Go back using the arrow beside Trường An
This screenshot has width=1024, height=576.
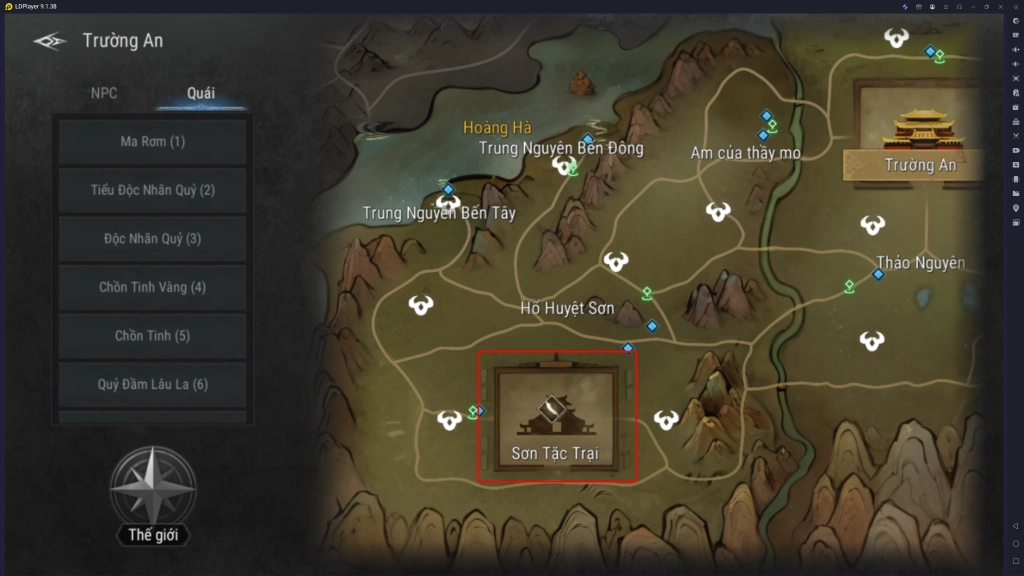[49, 41]
